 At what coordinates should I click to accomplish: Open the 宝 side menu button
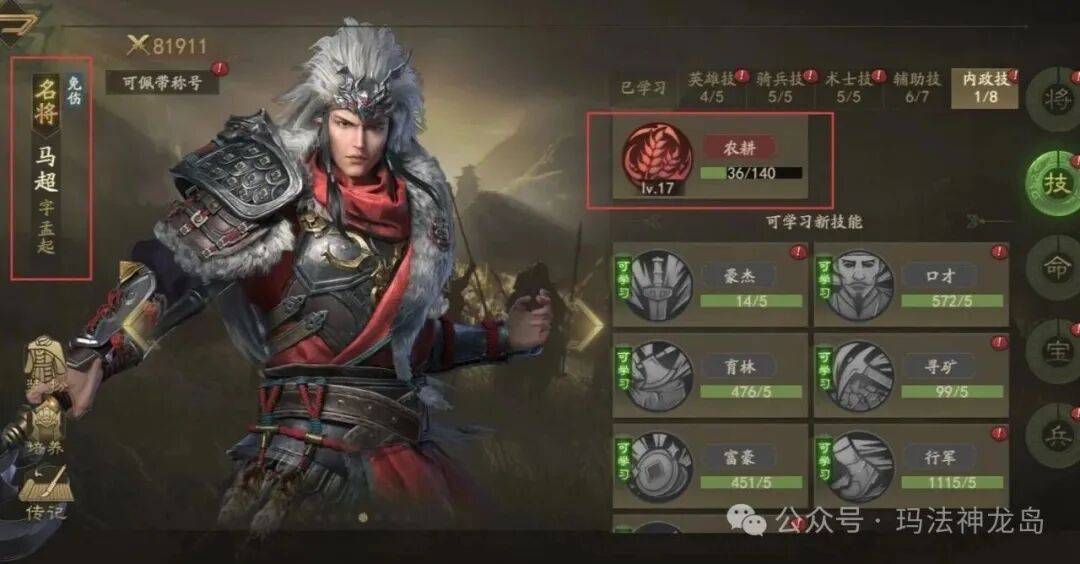click(1054, 351)
